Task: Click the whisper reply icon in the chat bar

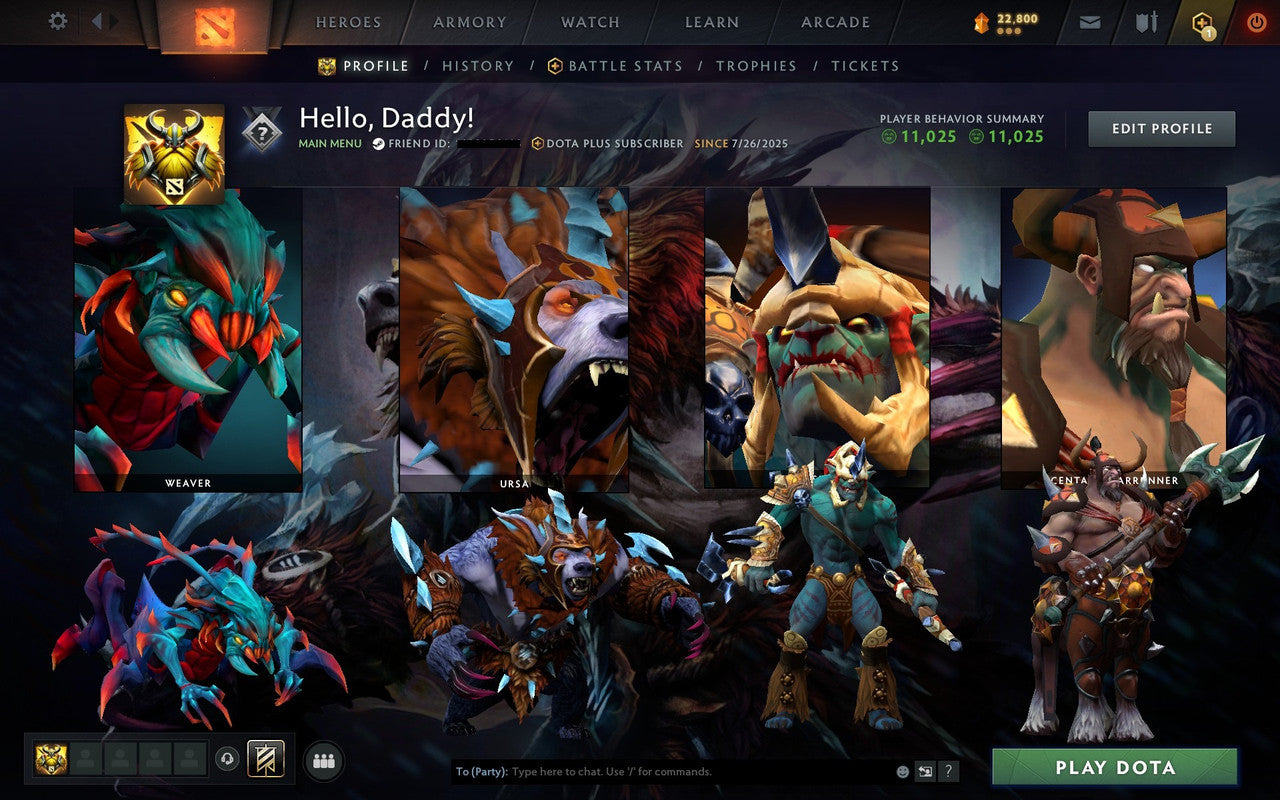Action: point(925,770)
